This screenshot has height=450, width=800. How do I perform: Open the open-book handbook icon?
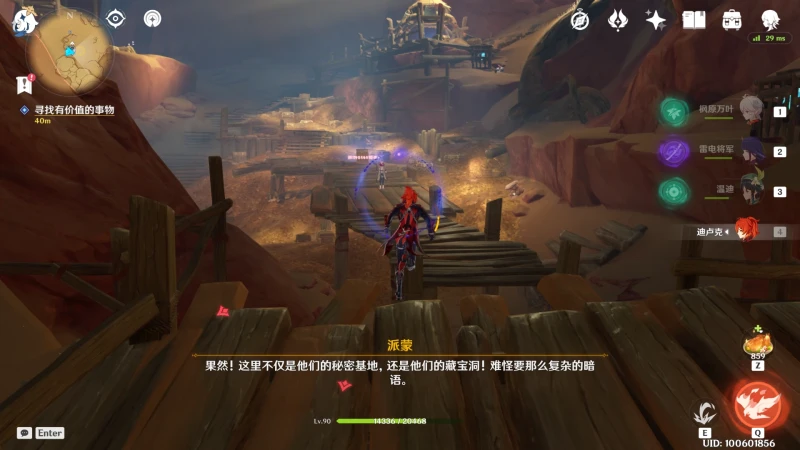coord(694,19)
